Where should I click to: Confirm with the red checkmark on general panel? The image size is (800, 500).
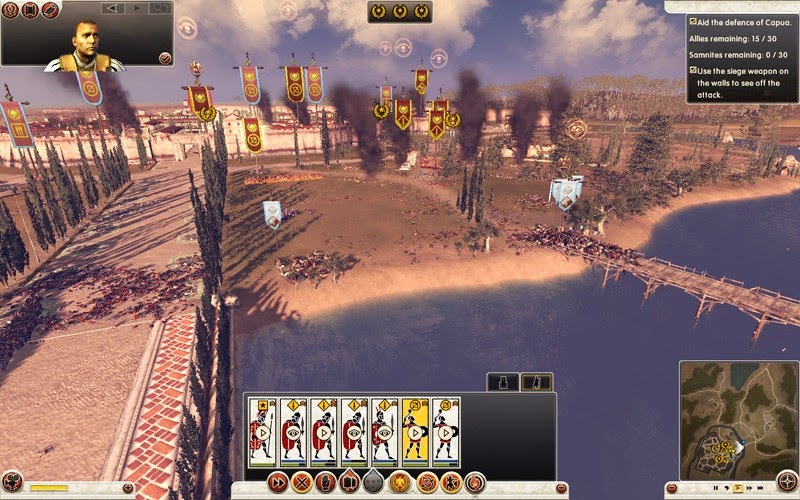(x=164, y=59)
